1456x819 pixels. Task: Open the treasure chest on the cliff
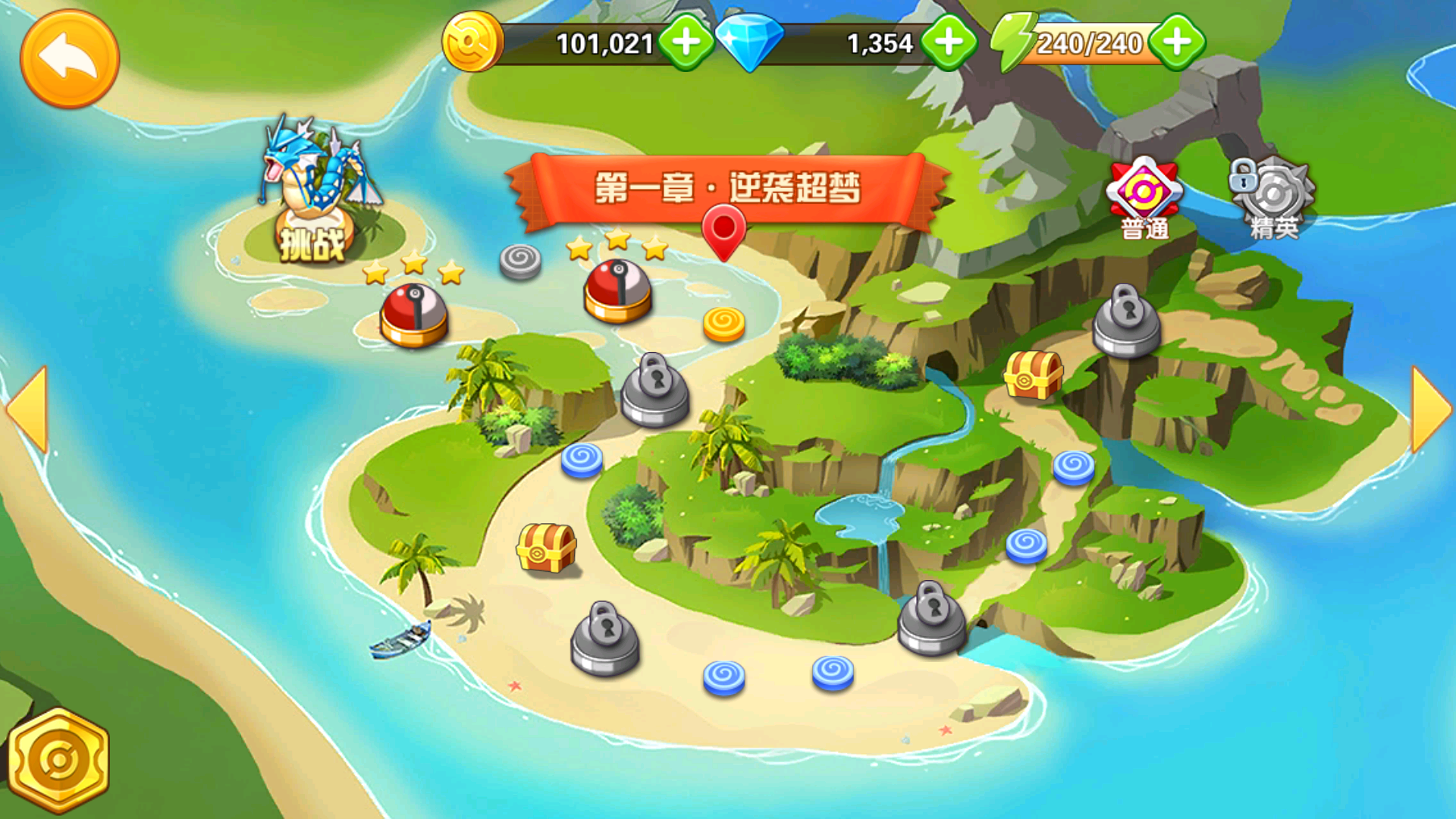(1033, 374)
